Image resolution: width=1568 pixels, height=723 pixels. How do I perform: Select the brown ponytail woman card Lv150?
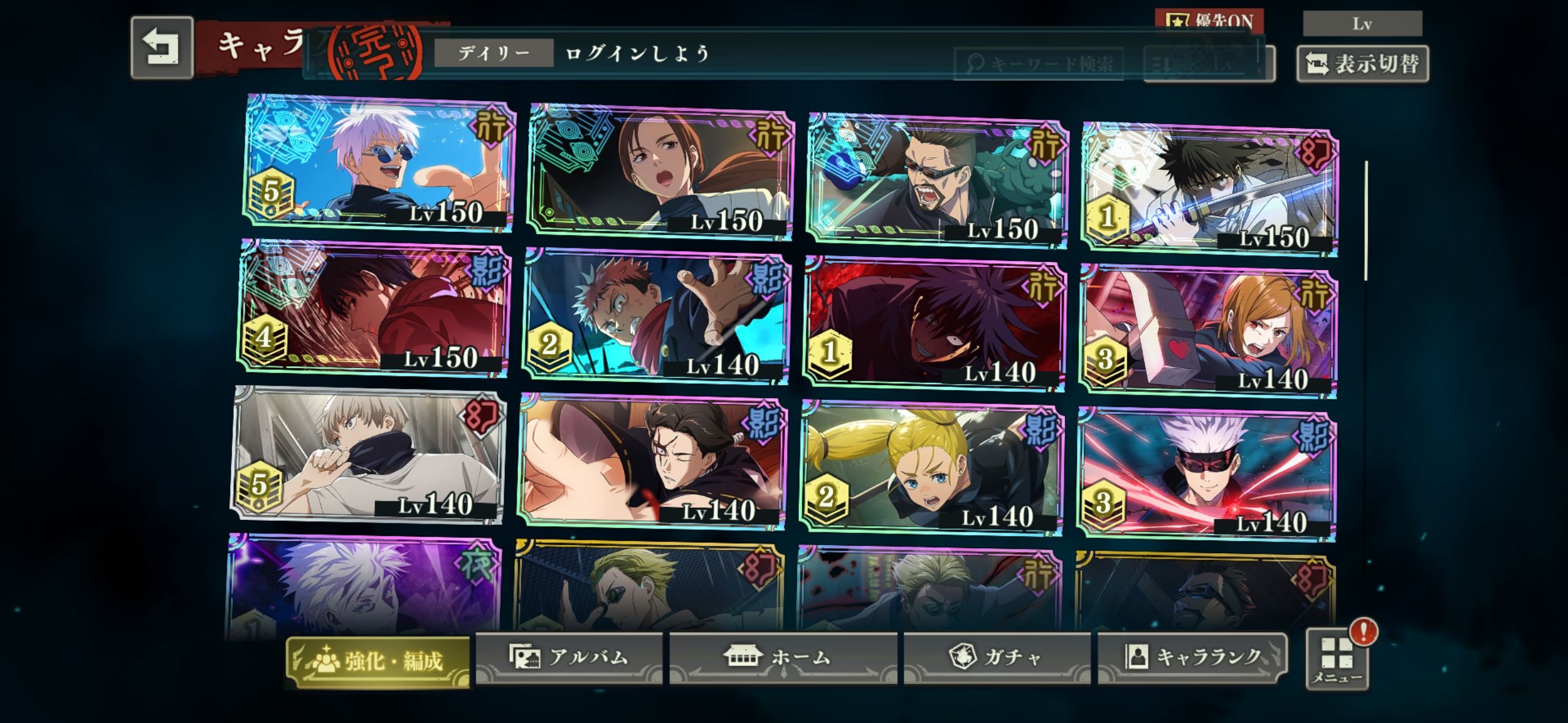point(659,172)
